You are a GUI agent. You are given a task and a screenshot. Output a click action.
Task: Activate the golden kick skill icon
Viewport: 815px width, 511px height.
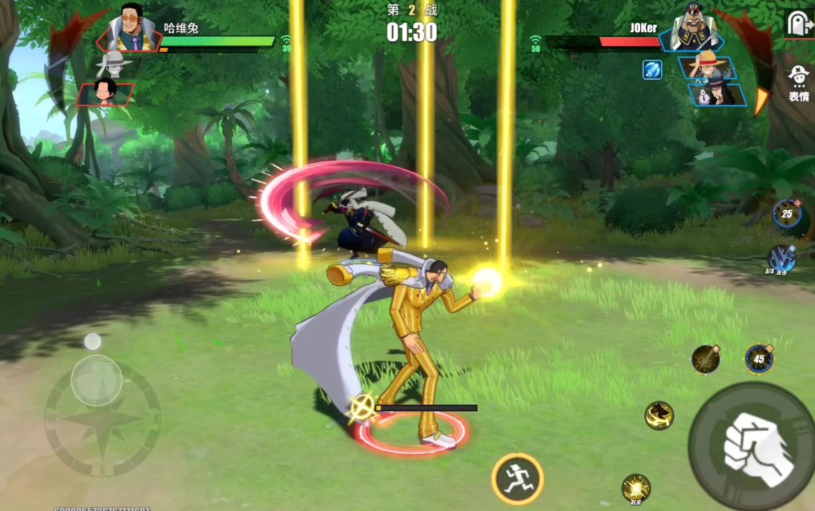coord(659,415)
